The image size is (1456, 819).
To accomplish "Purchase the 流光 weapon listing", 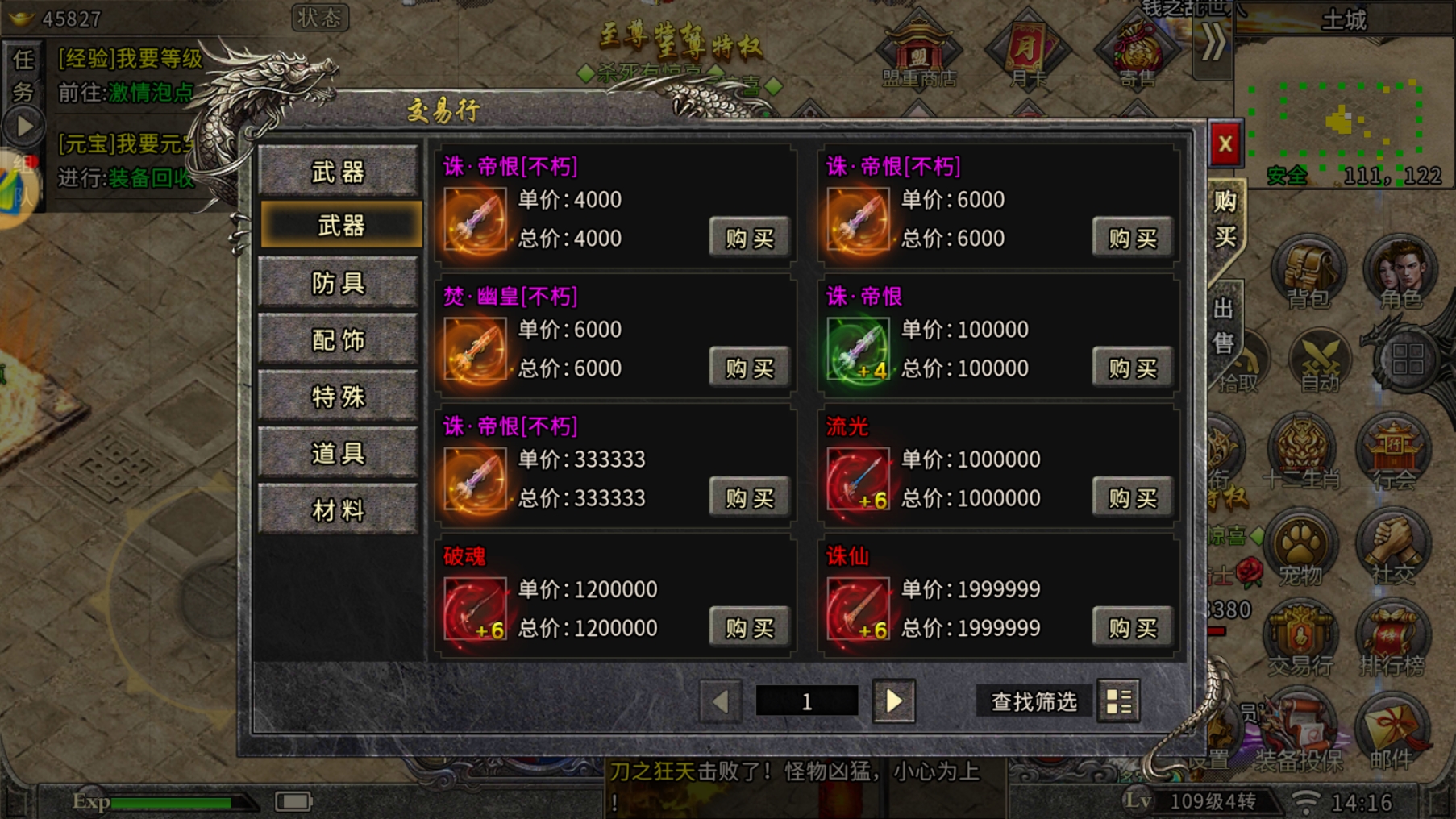I will tap(1132, 497).
